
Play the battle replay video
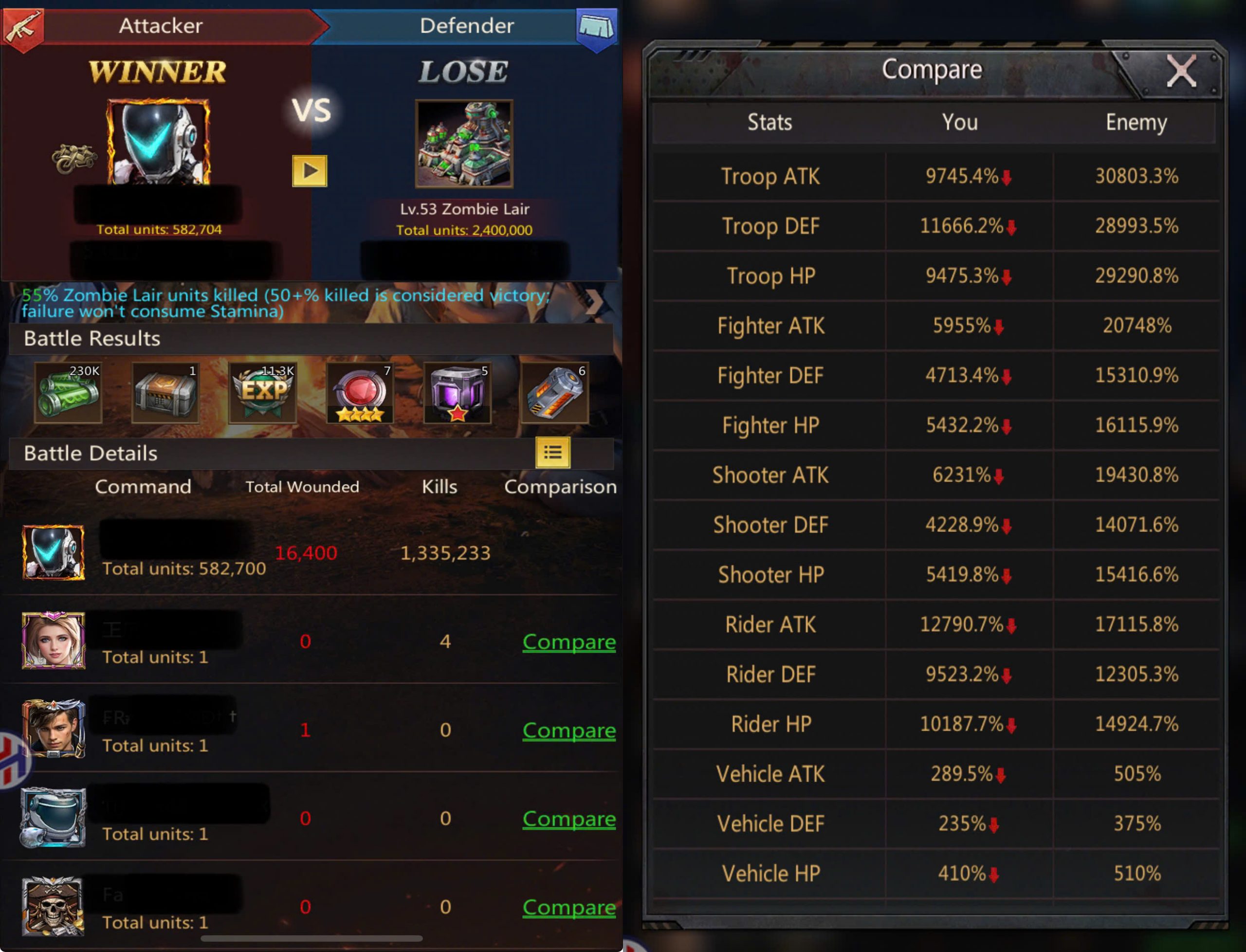[310, 170]
